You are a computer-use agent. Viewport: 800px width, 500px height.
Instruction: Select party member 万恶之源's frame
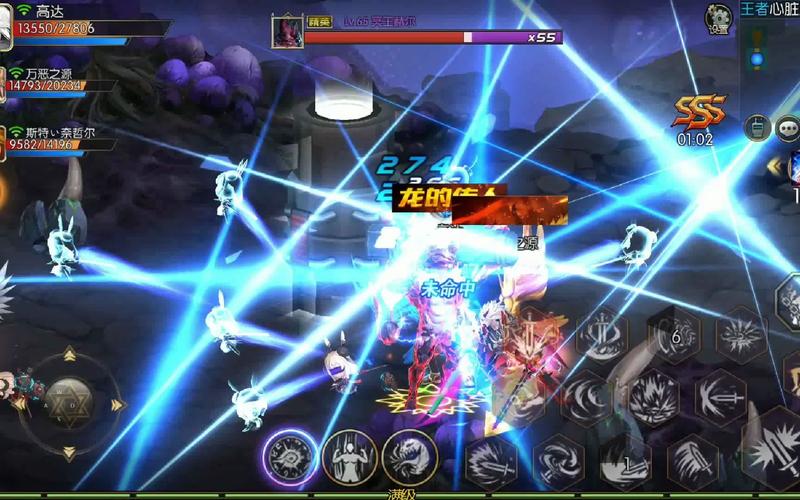pos(60,80)
